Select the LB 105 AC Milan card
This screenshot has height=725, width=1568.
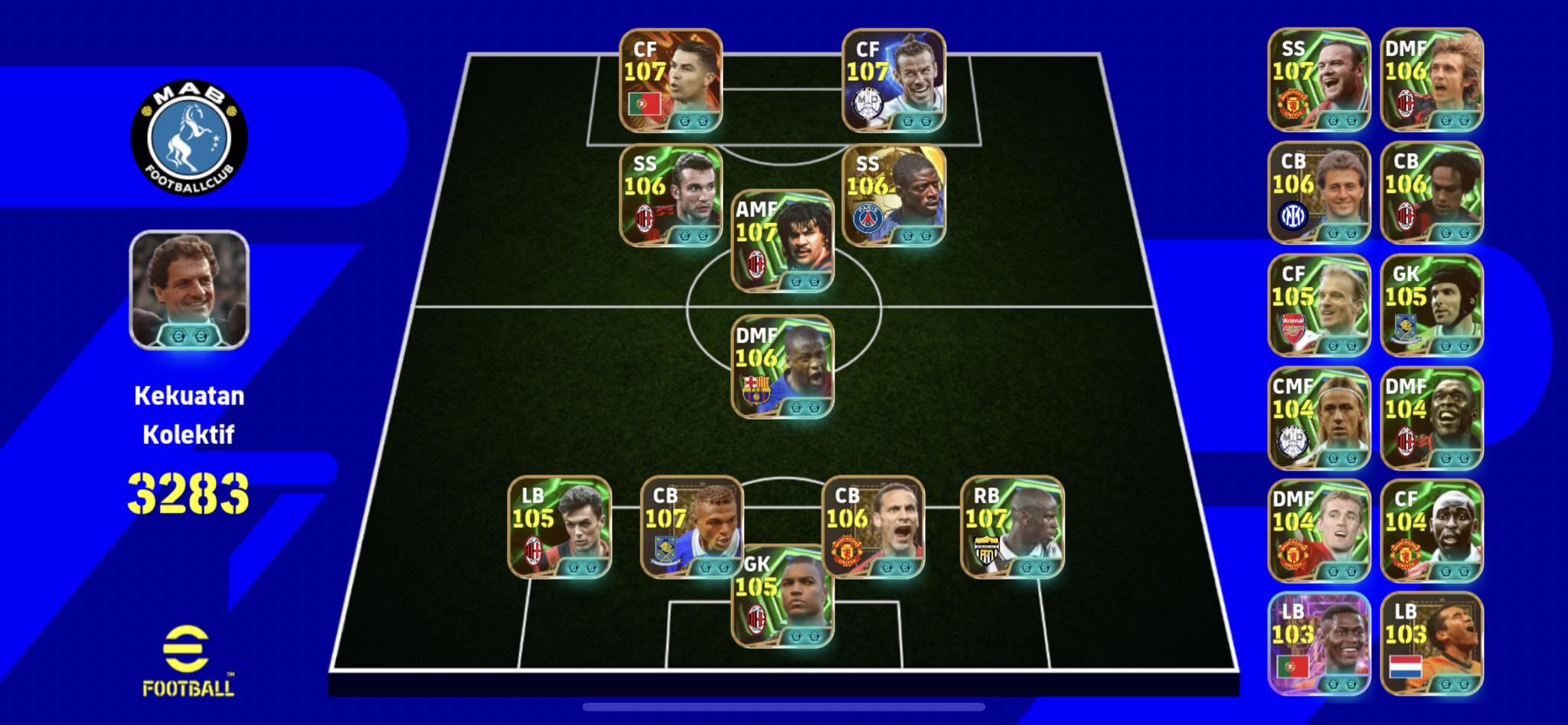[559, 527]
